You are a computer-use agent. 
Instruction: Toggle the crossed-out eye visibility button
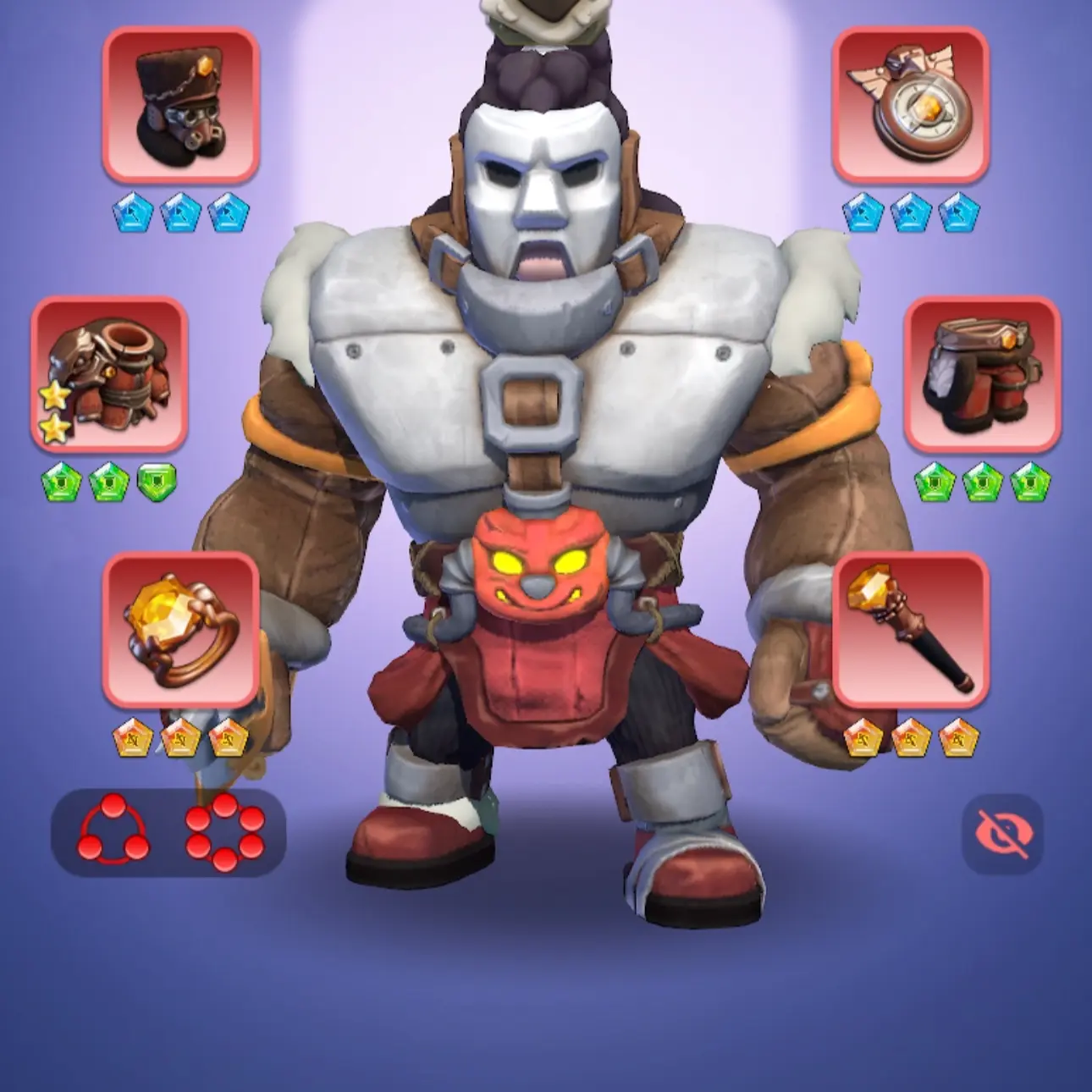click(1002, 834)
